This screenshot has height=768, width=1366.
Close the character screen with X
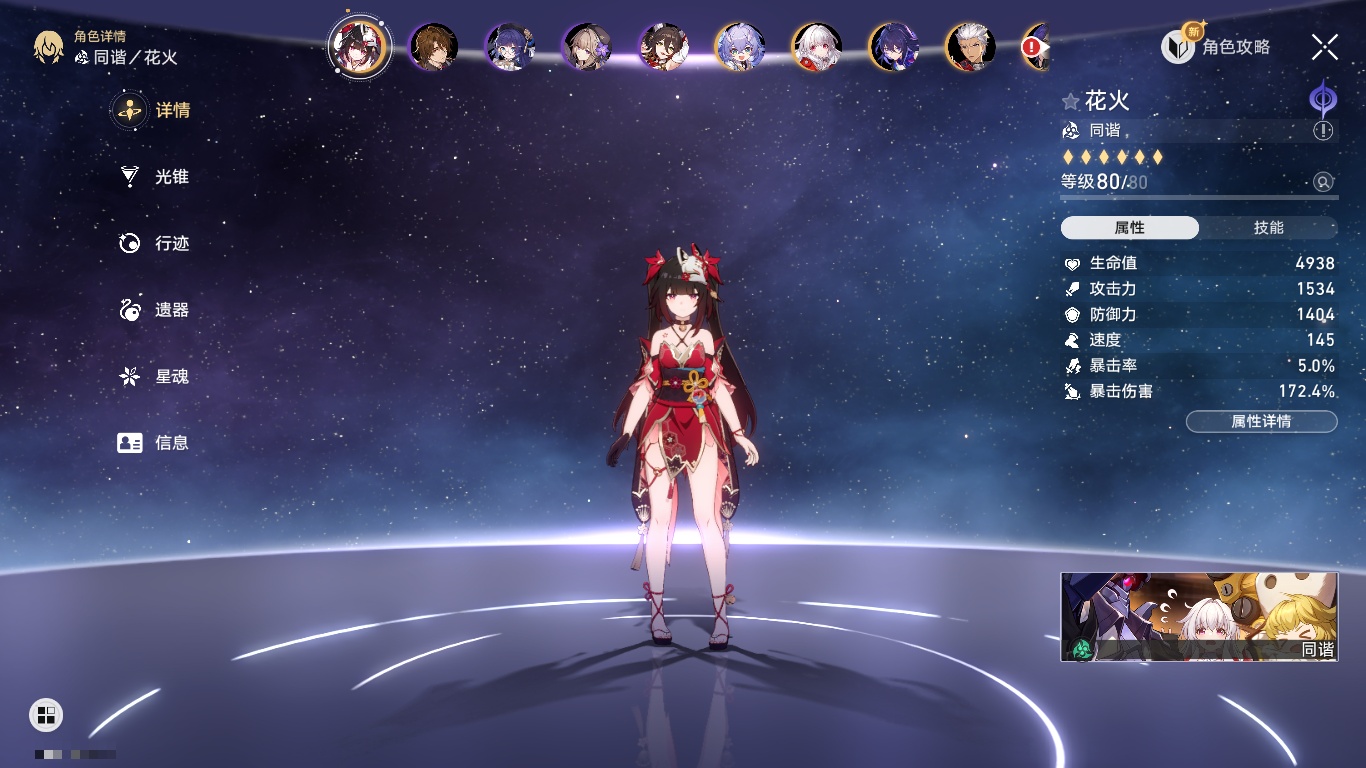tap(1325, 46)
